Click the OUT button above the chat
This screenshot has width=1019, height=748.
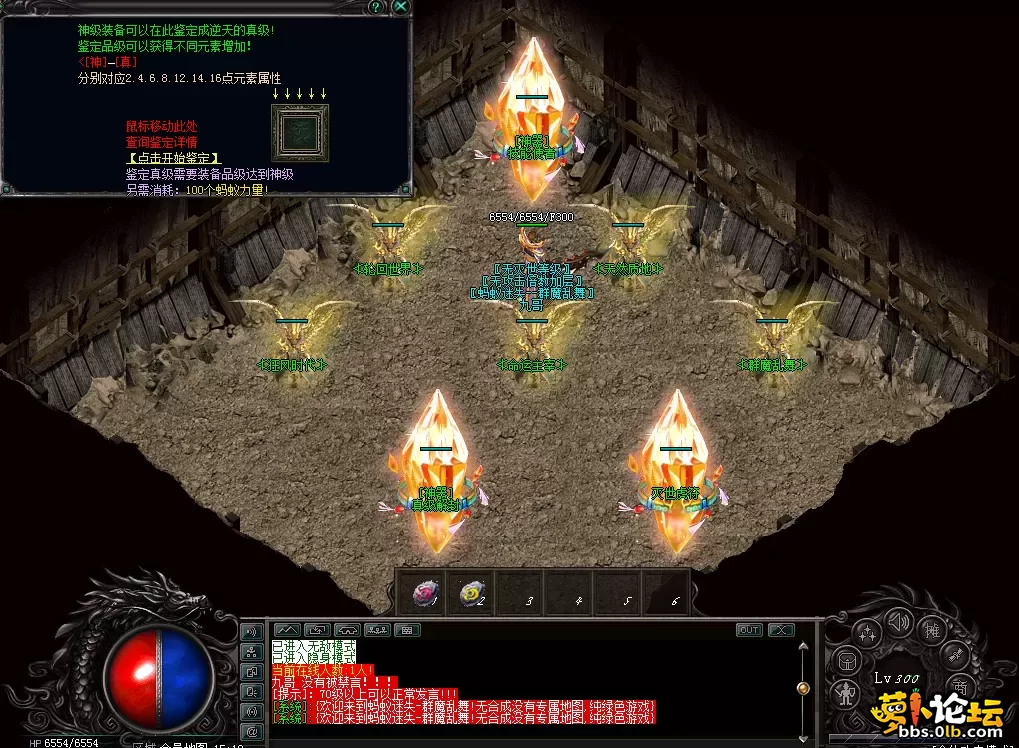(749, 630)
